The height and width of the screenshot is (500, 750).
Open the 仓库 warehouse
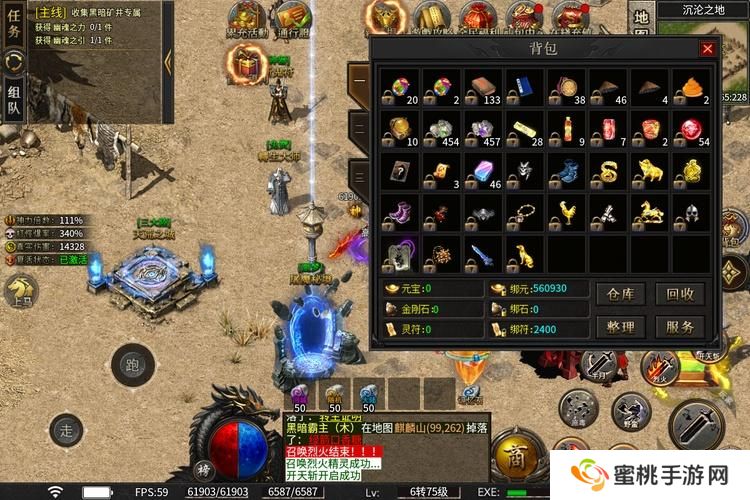(x=622, y=294)
